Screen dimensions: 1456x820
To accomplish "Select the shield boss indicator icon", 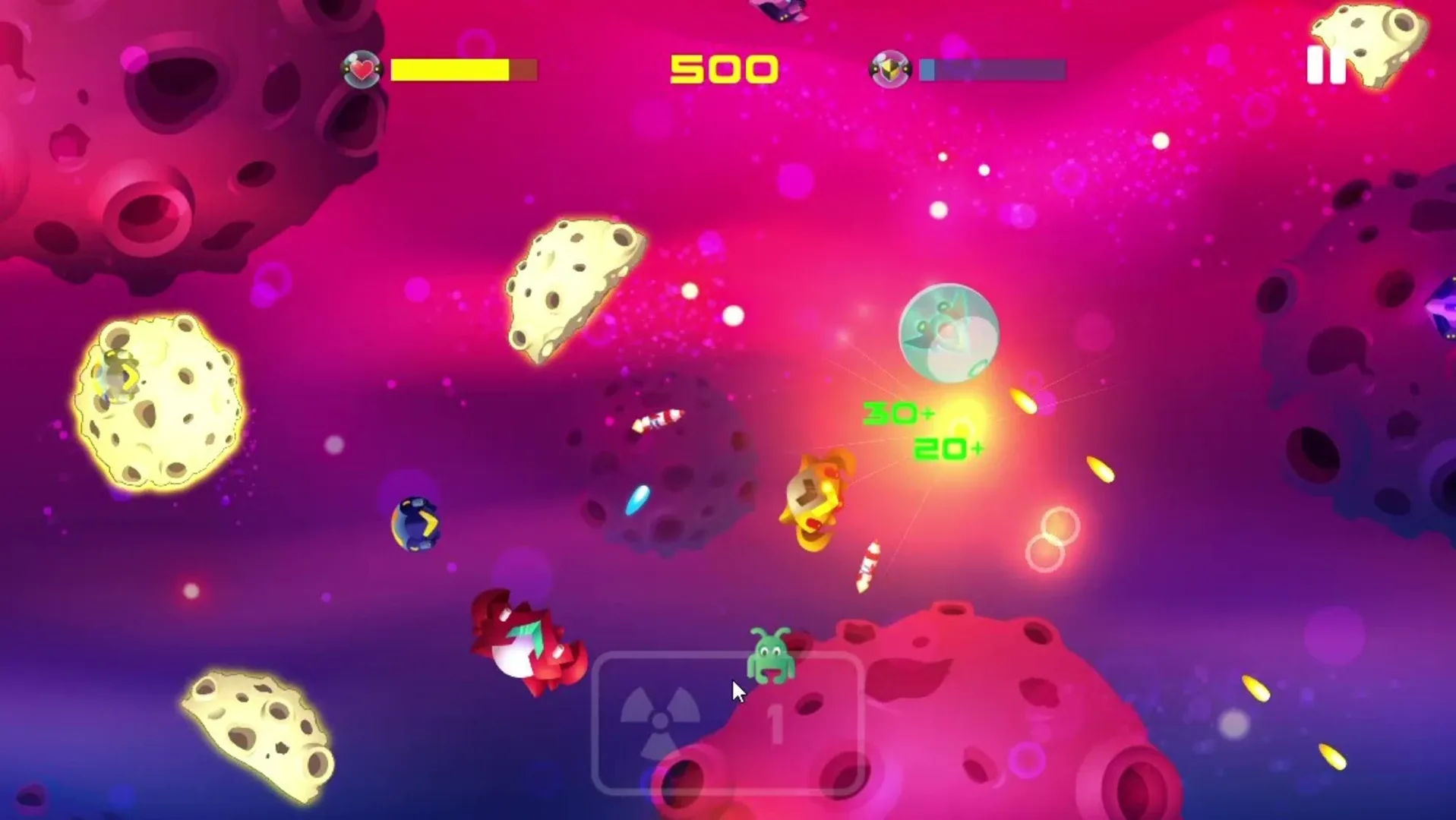I will click(889, 68).
